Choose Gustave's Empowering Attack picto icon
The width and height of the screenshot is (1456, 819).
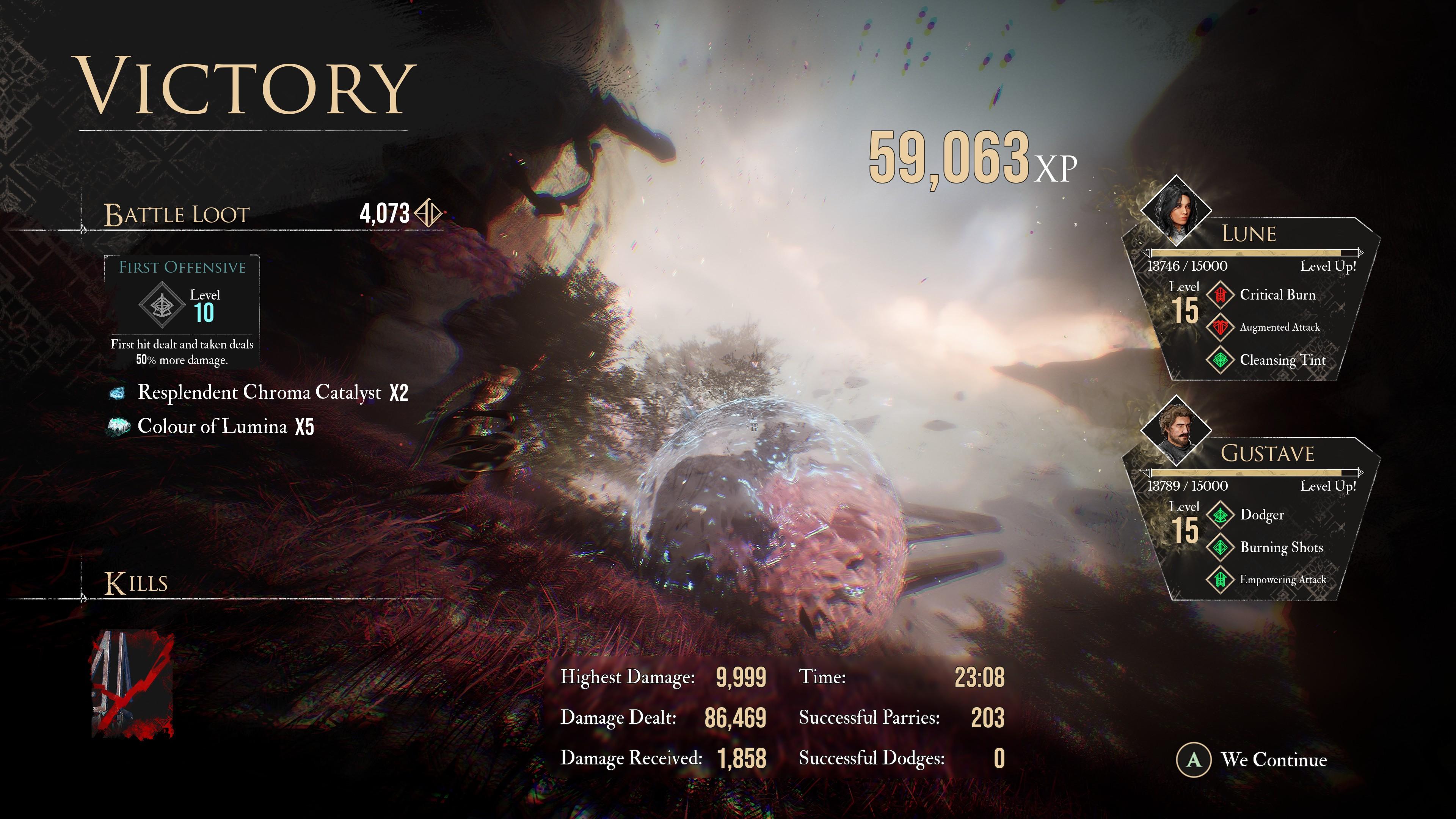1220,580
